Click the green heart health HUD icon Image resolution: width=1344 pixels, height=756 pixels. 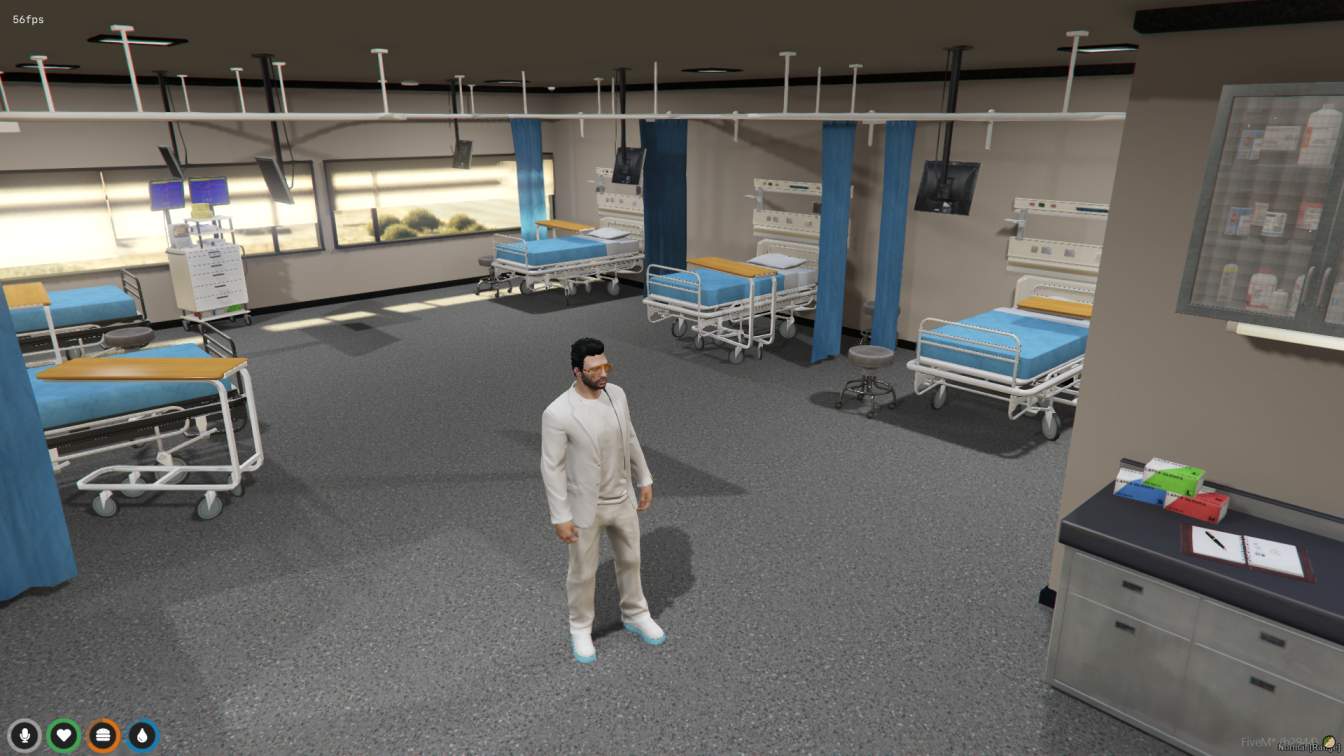(63, 735)
